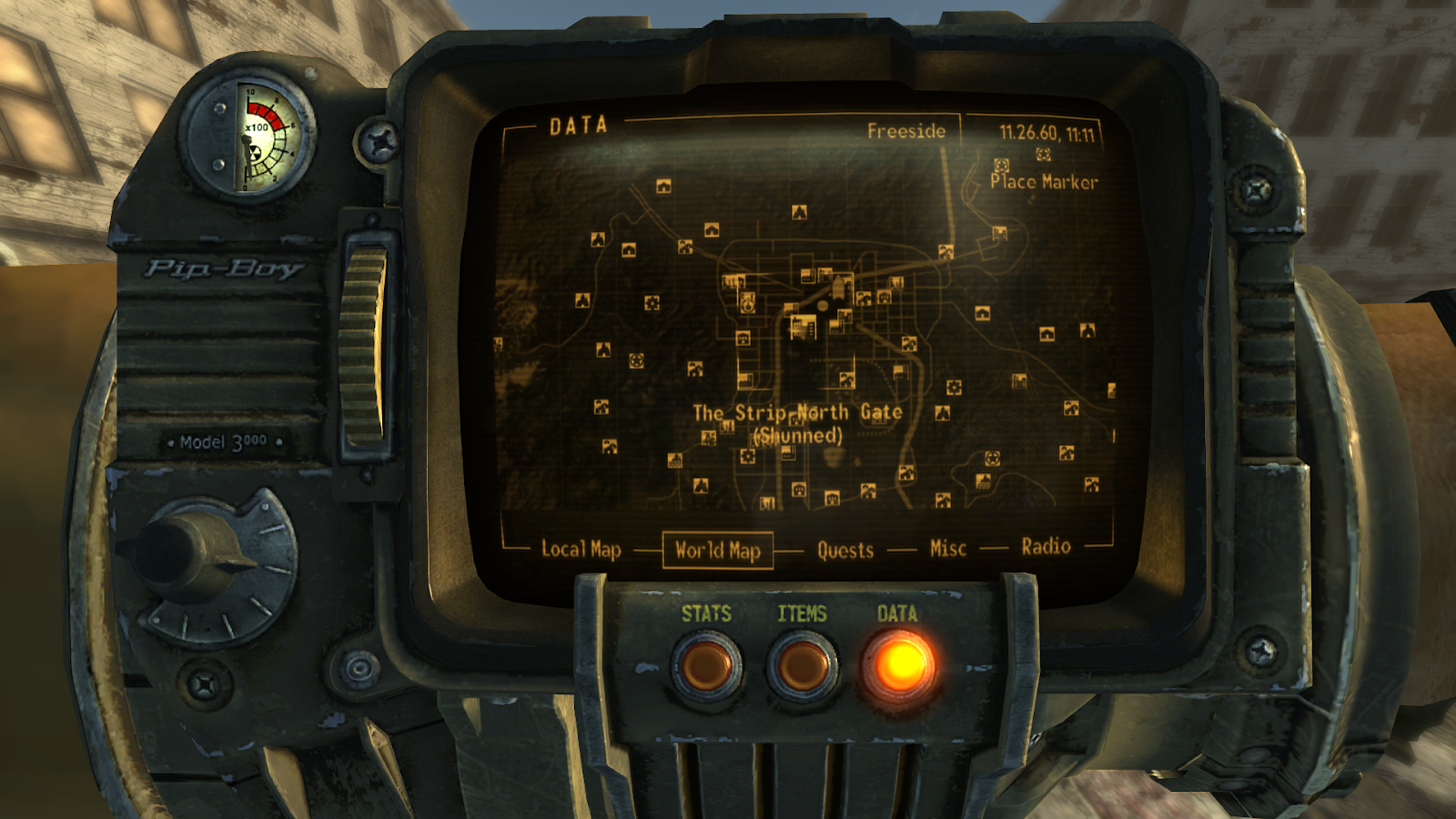
Task: Open the Quests tab
Action: point(844,549)
